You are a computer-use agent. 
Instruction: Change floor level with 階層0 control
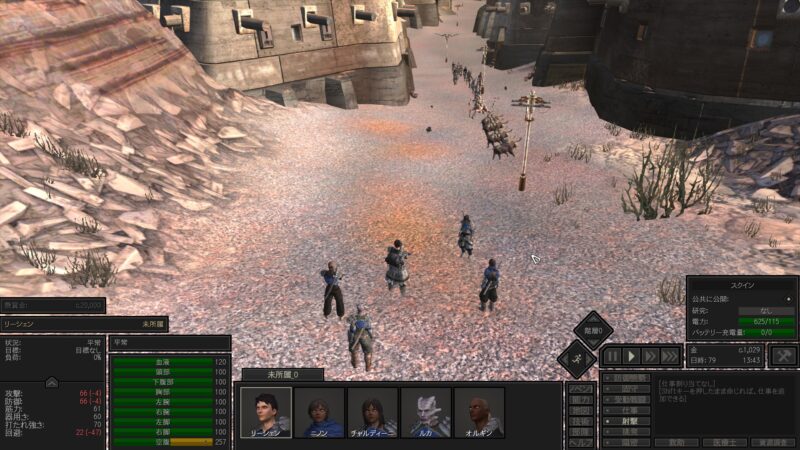[x=593, y=332]
